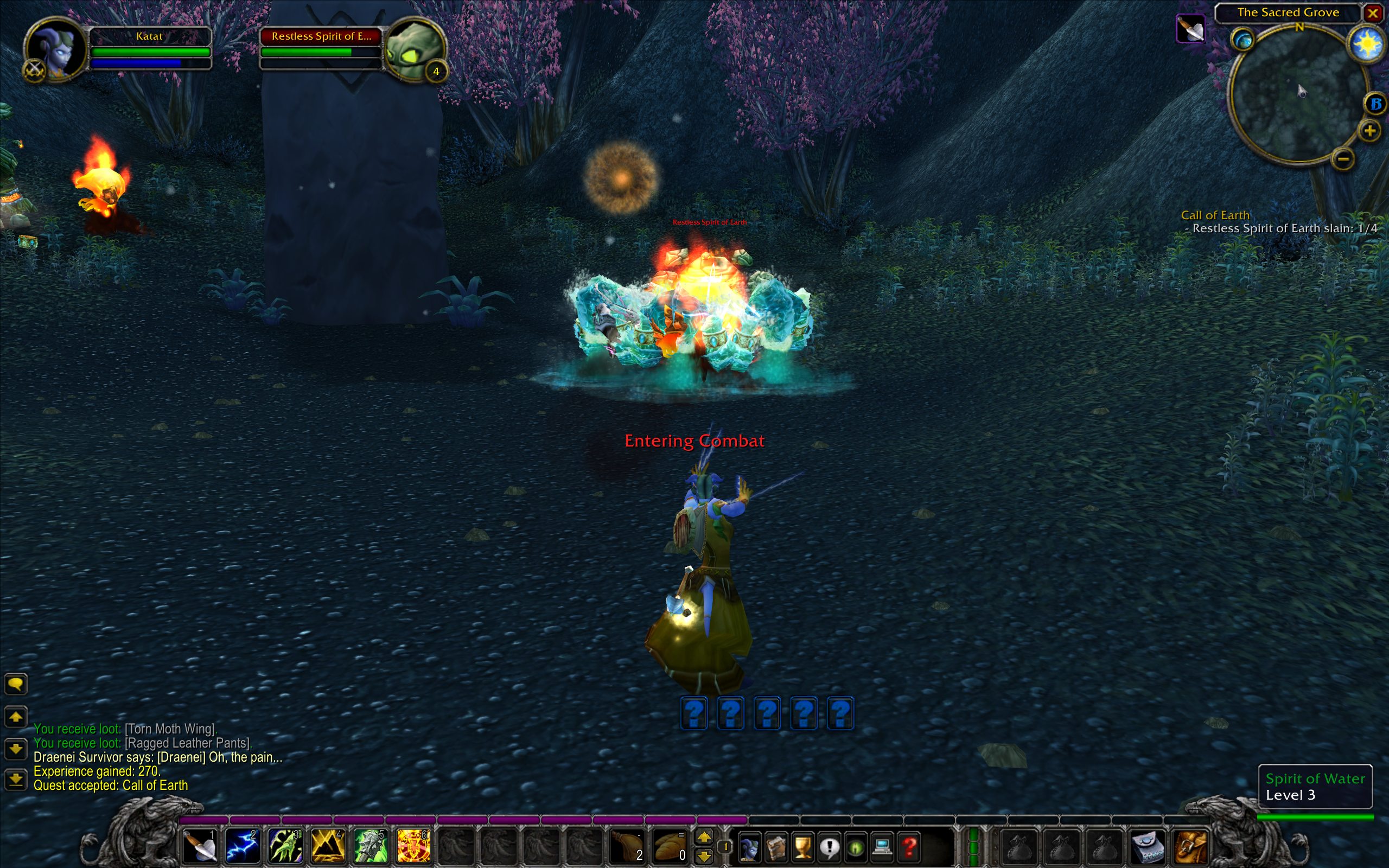Zoom in on the minimap
Screen dimensions: 1389x868
[1369, 131]
